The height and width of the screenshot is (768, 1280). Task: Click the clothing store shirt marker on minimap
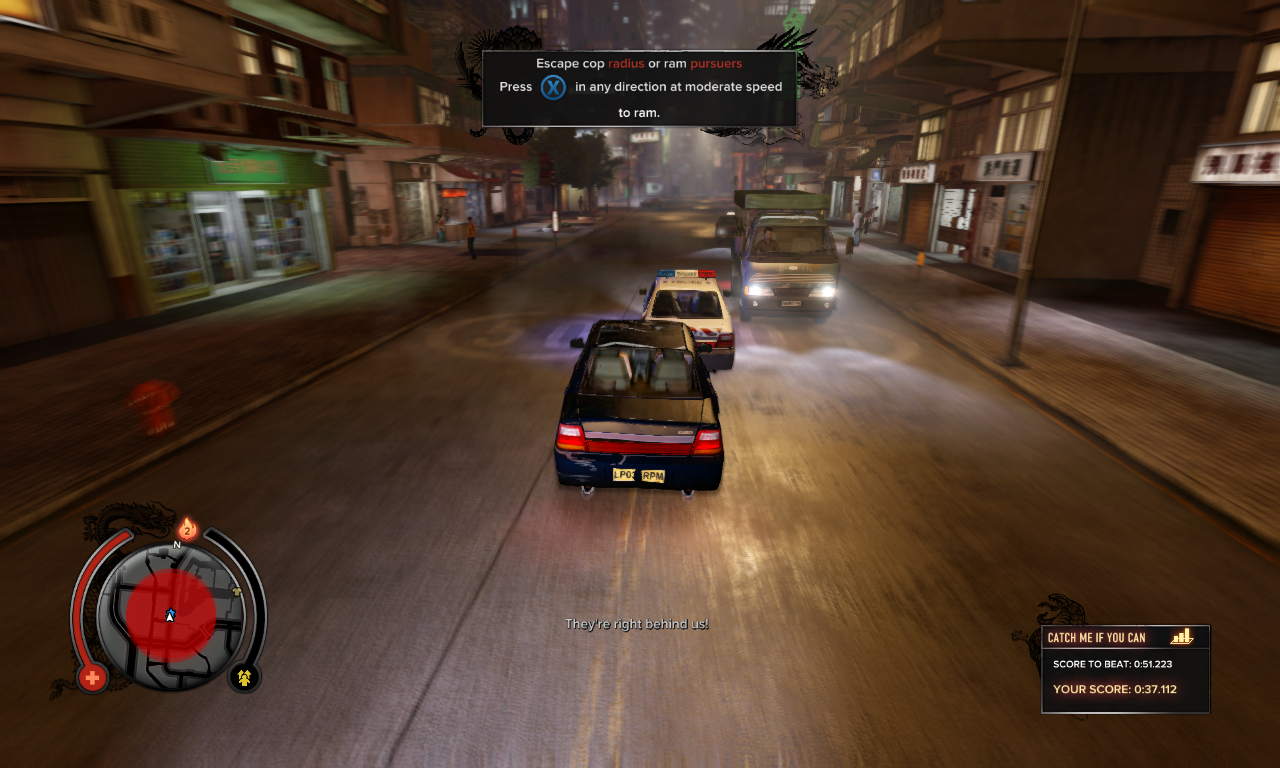237,592
